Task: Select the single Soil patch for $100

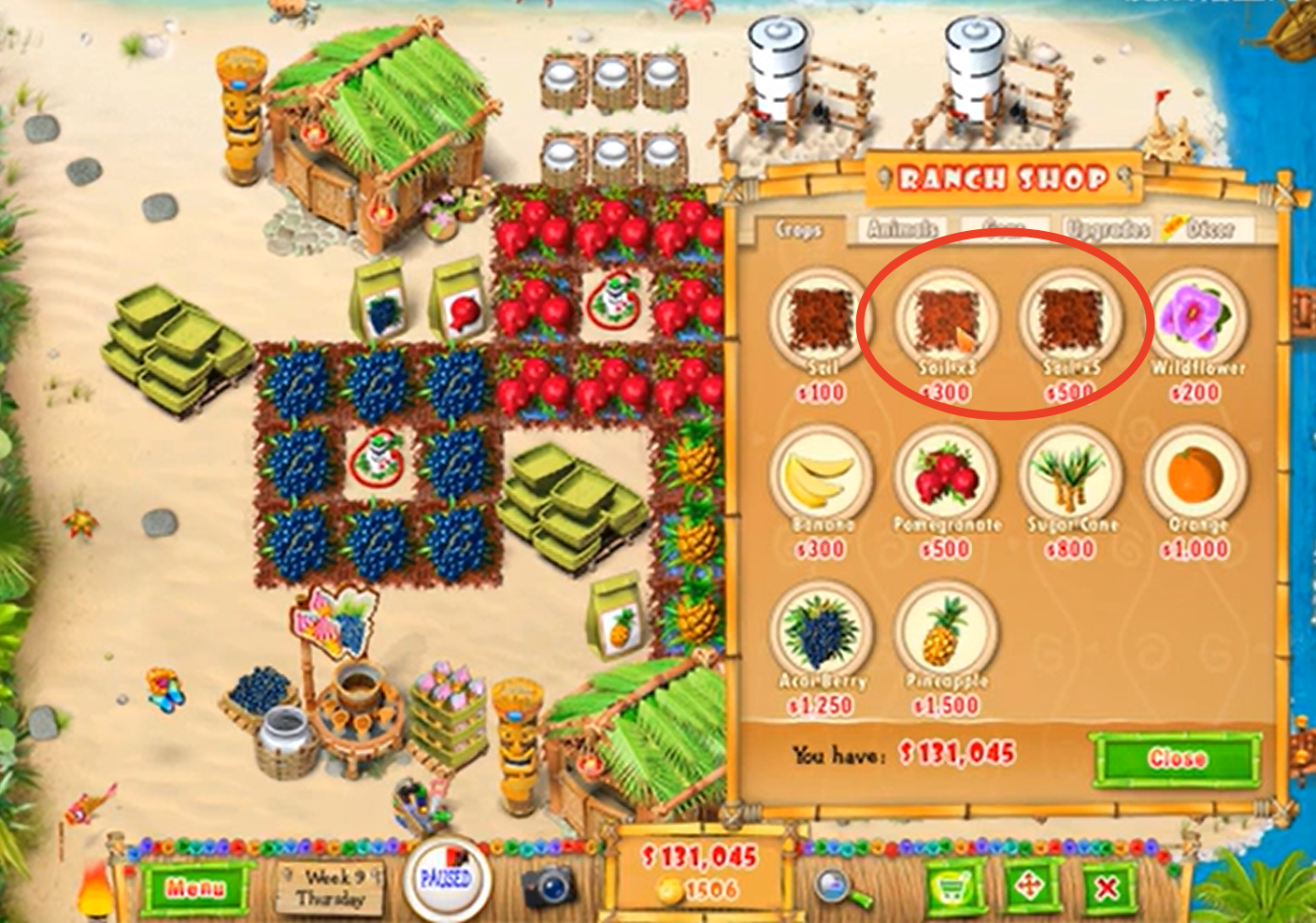Action: coord(818,319)
